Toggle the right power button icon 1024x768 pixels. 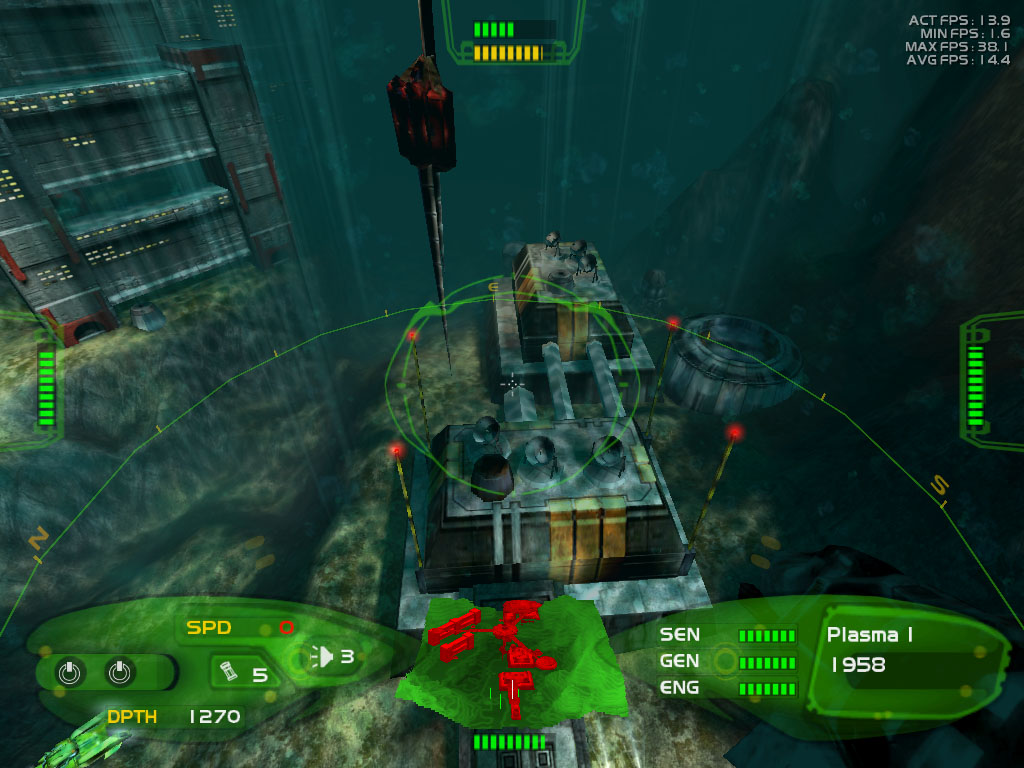click(119, 672)
